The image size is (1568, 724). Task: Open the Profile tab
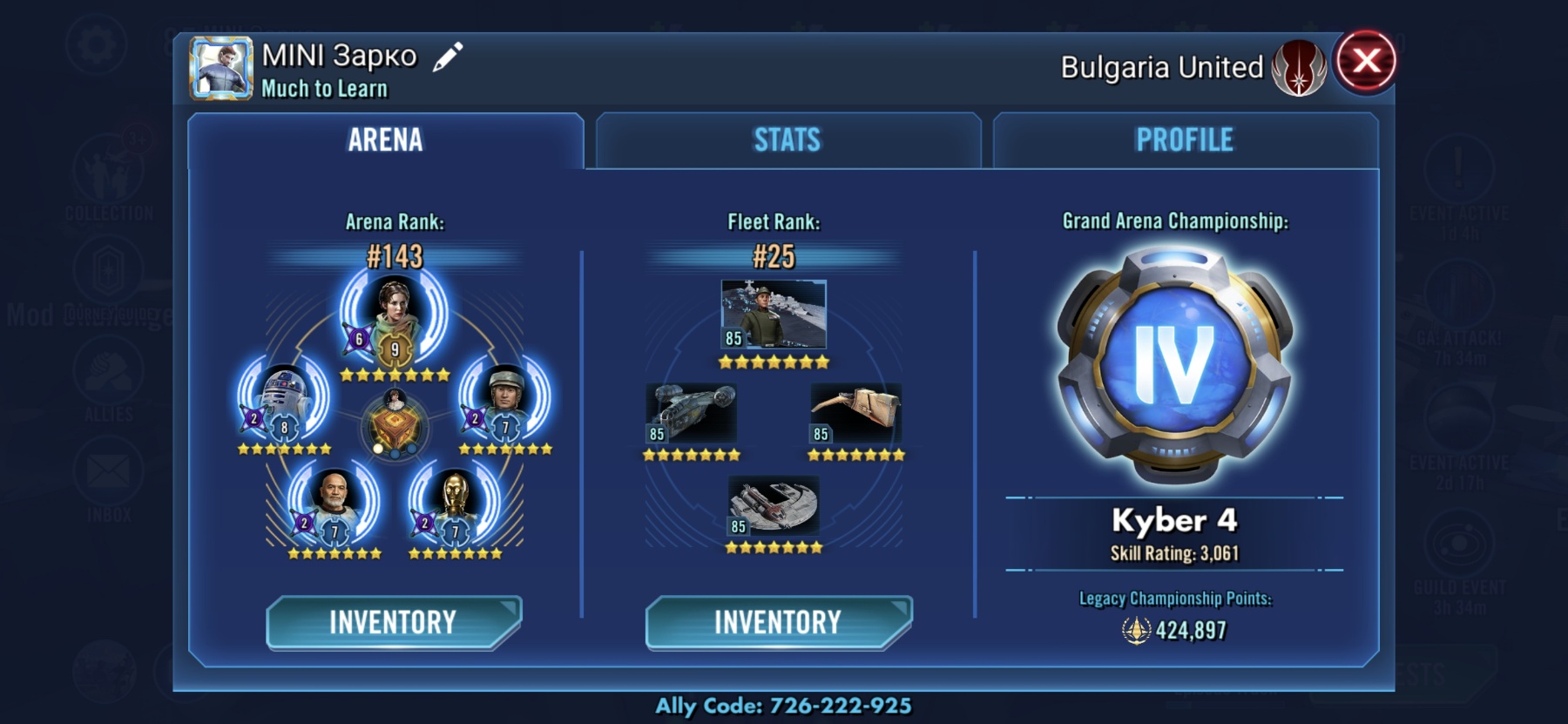[x=1185, y=140]
